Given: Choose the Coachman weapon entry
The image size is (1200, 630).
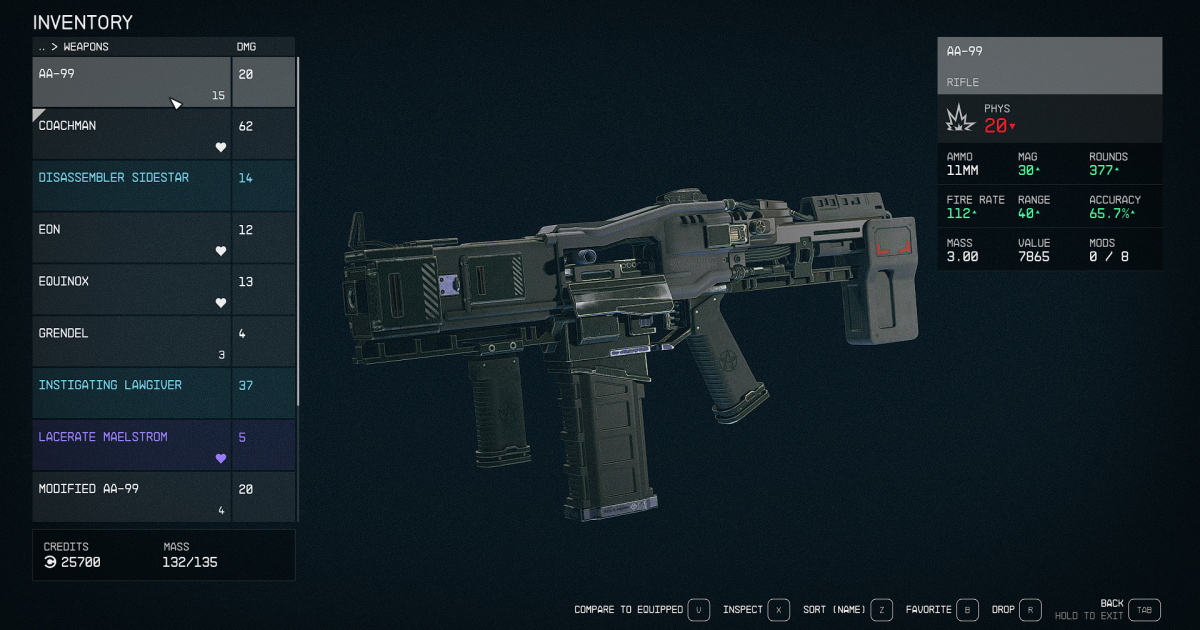Looking at the screenshot, I should click(132, 134).
